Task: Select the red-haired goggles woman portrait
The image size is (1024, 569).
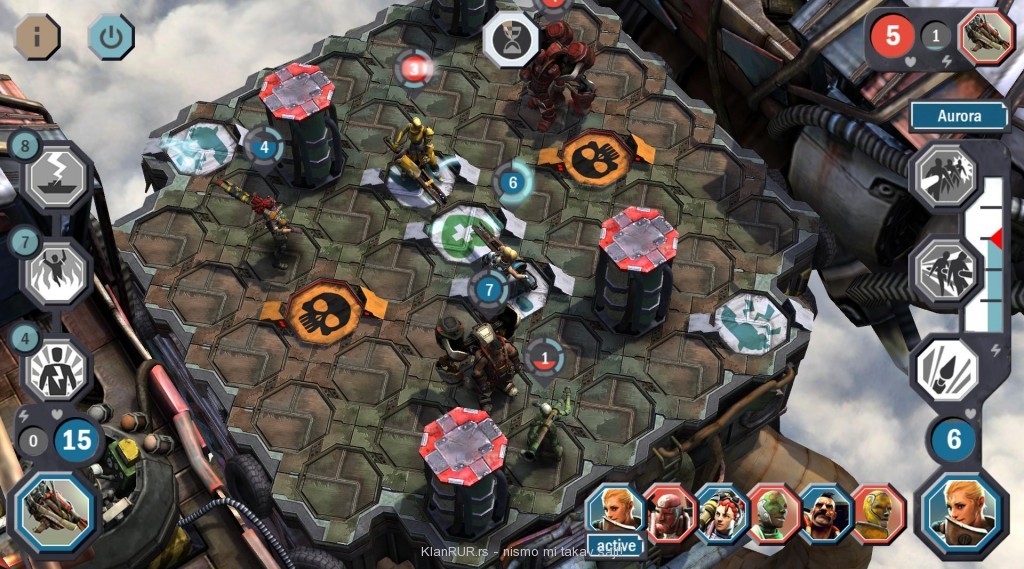Action: click(x=722, y=513)
